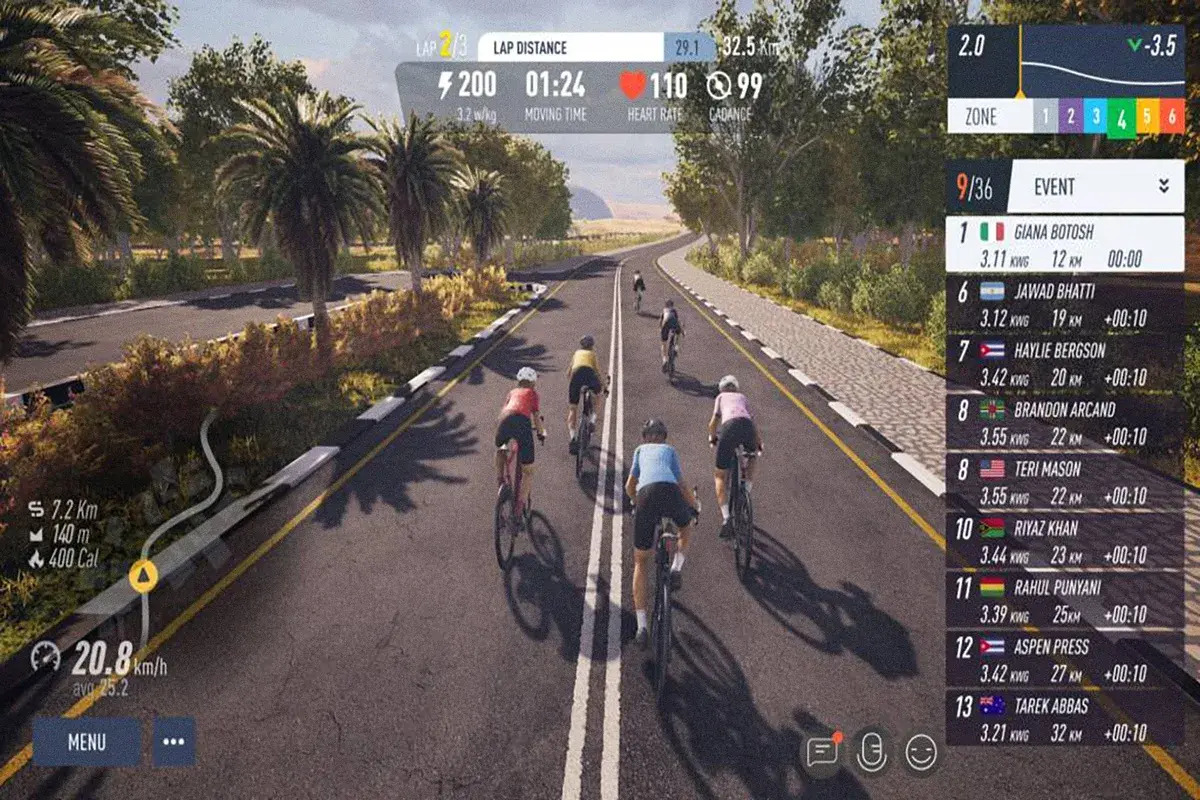Image resolution: width=1200 pixels, height=800 pixels.
Task: Open the MENU button
Action: click(x=87, y=742)
